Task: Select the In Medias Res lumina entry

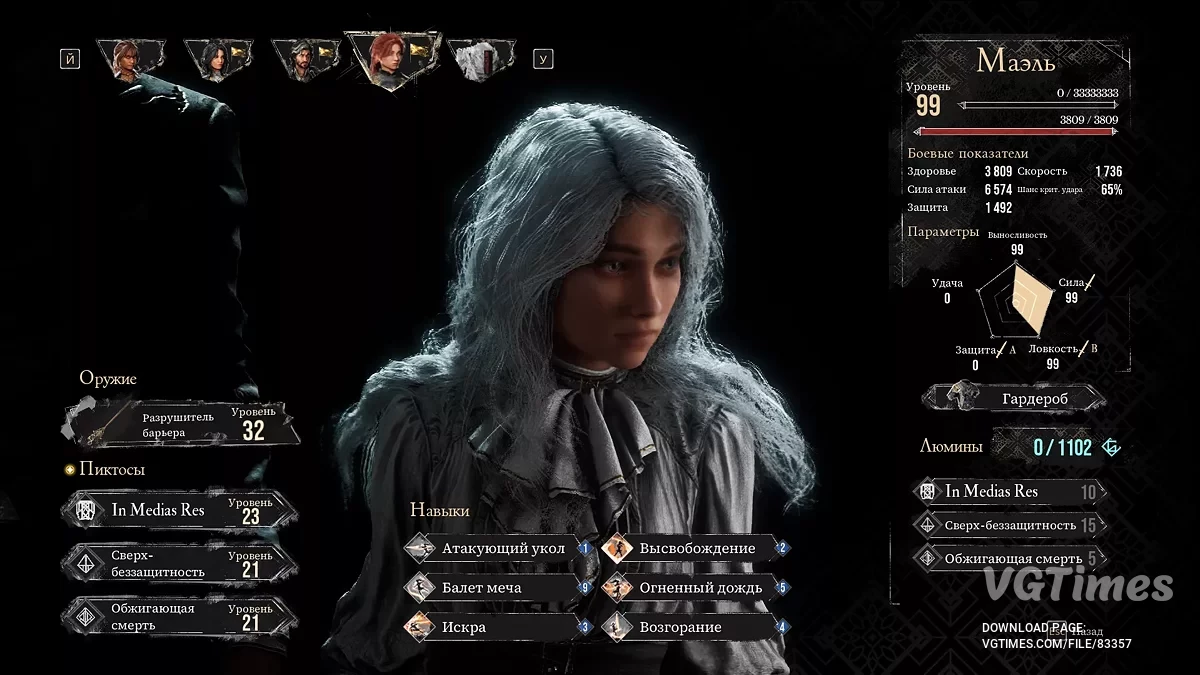Action: 1010,491
